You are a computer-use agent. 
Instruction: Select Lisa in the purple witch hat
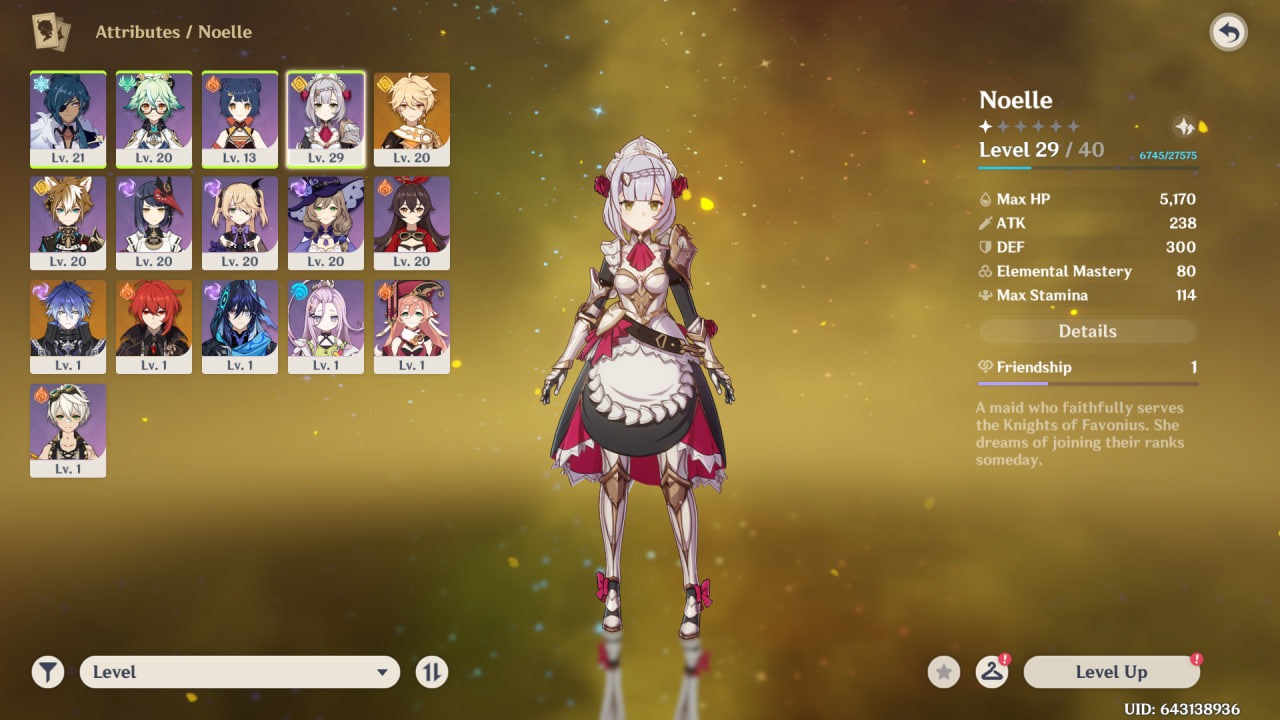pos(326,223)
